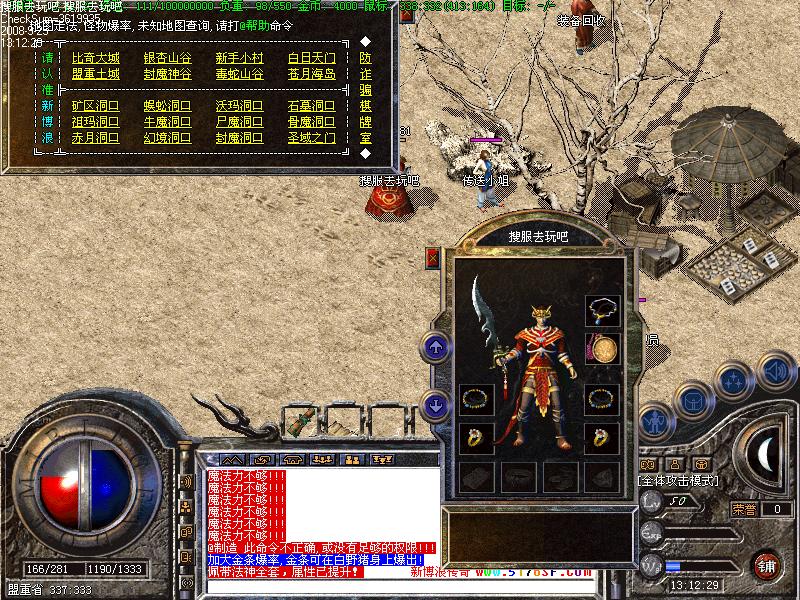Teleport to 比奇大城
Image resolution: width=800 pixels, height=600 pixels.
pyautogui.click(x=95, y=58)
